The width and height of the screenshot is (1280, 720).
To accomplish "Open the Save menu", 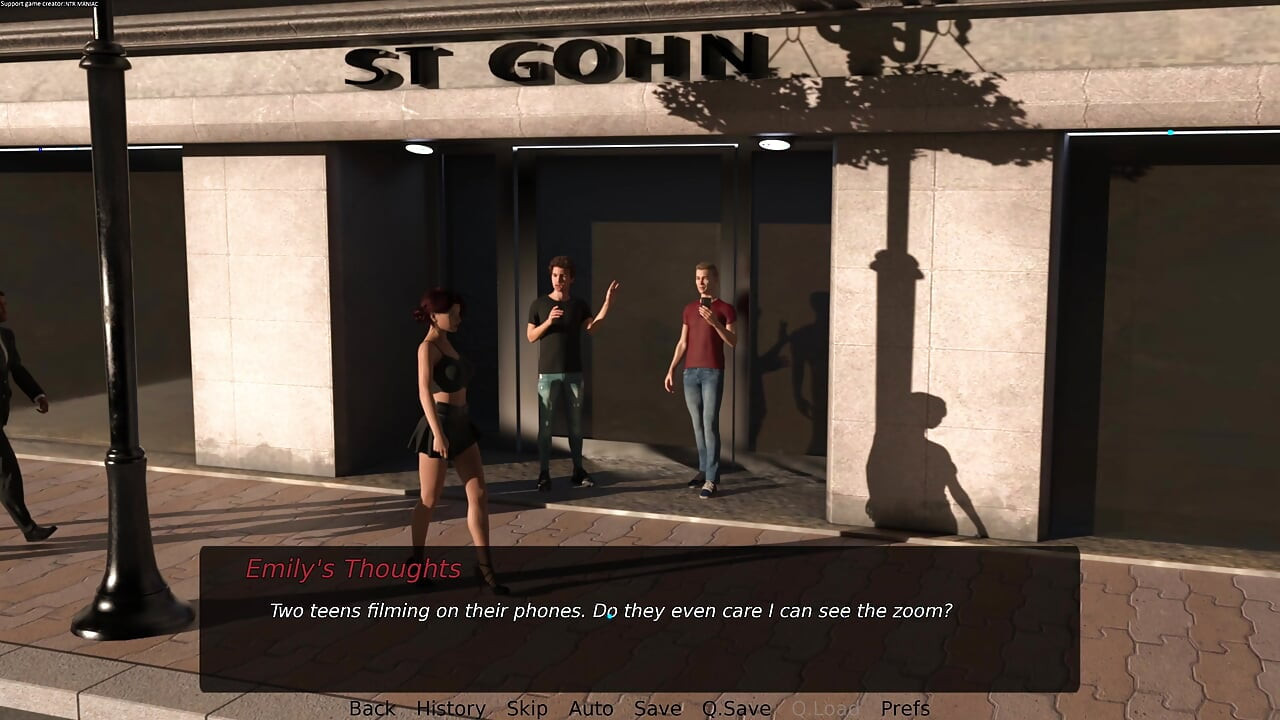I will [x=658, y=708].
